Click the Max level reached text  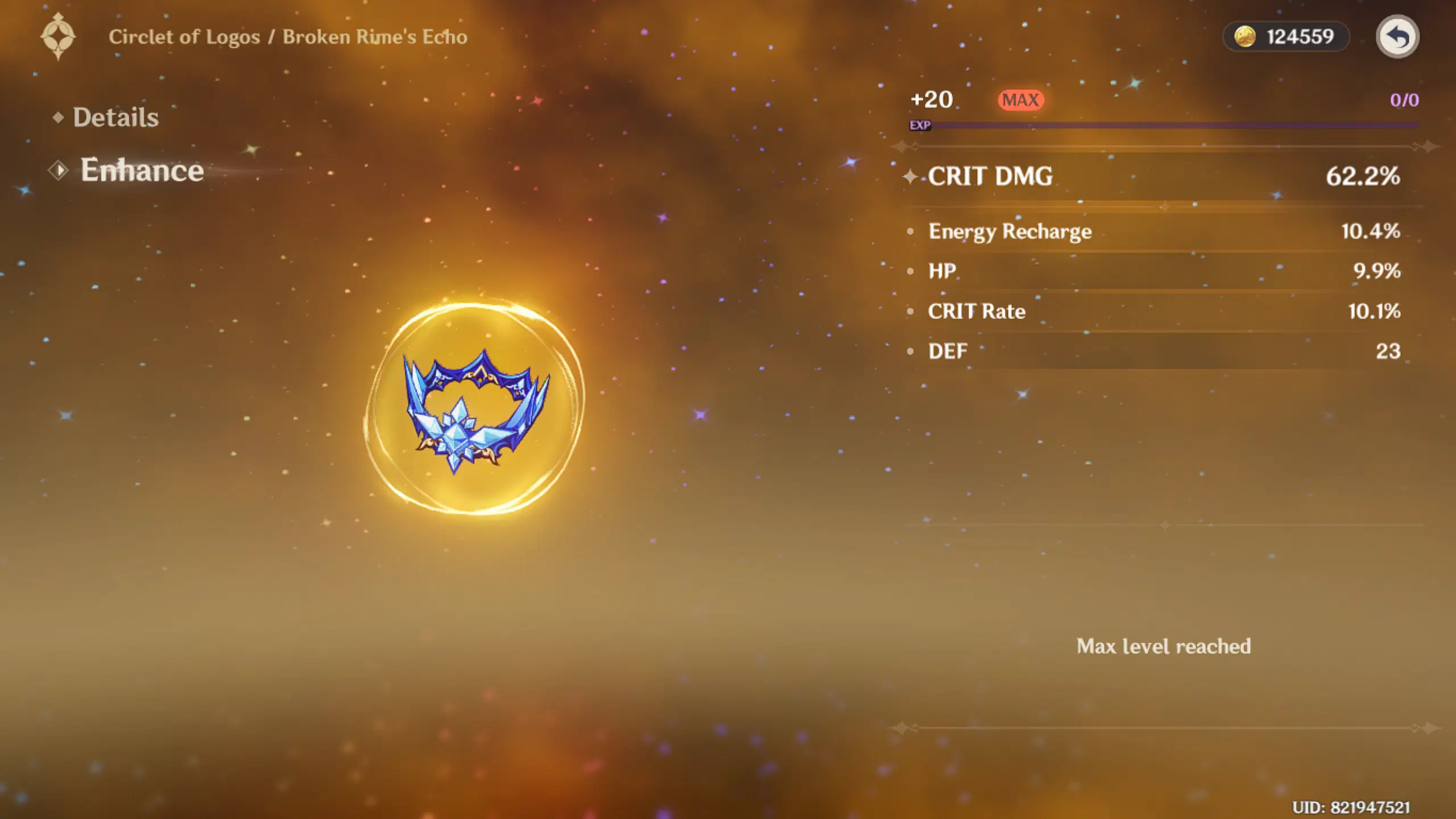[x=1164, y=647]
